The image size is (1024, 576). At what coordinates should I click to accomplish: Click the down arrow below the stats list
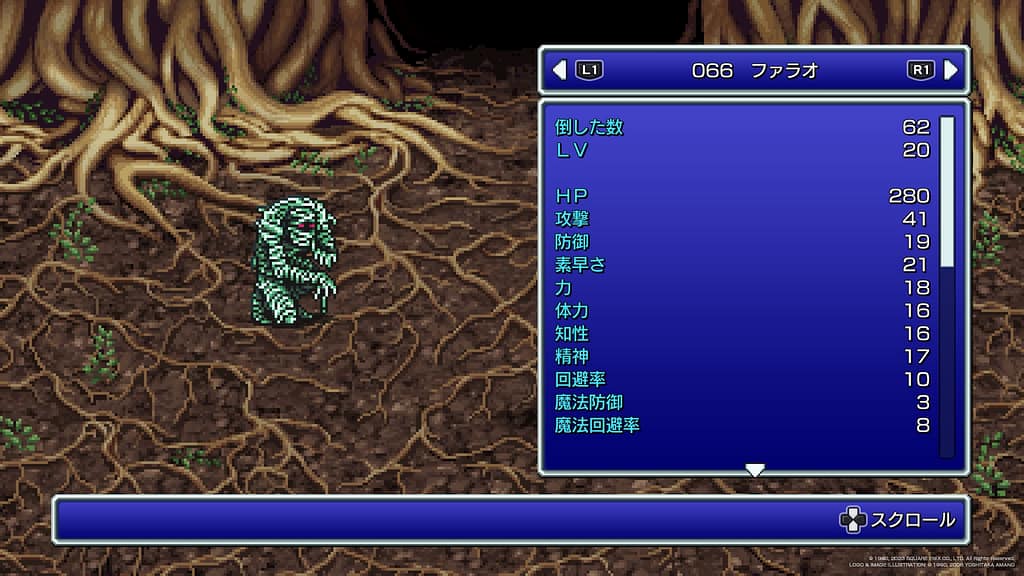coord(755,470)
